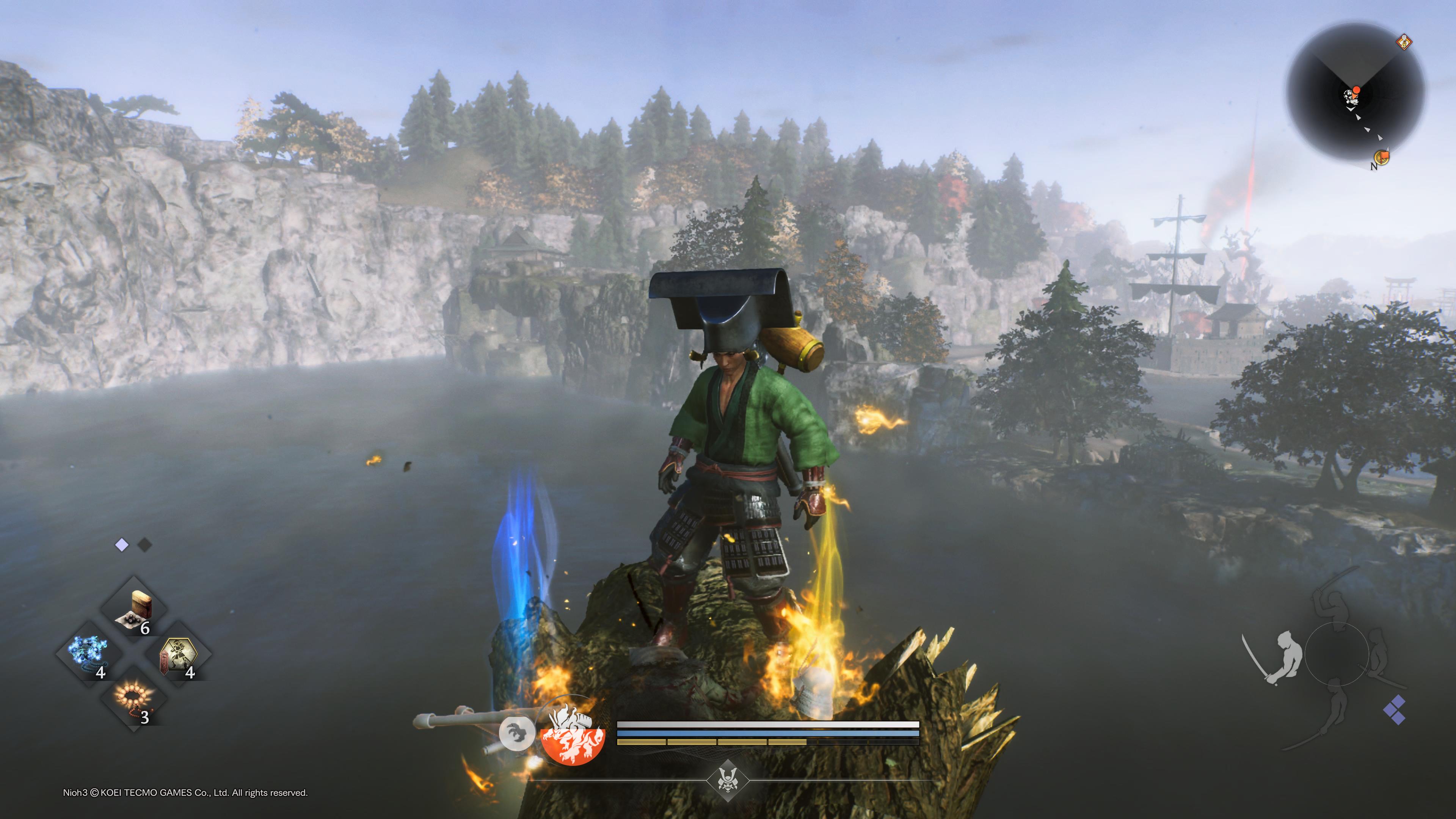
Task: Open the orange key item icon above the minimap
Action: pos(1404,42)
